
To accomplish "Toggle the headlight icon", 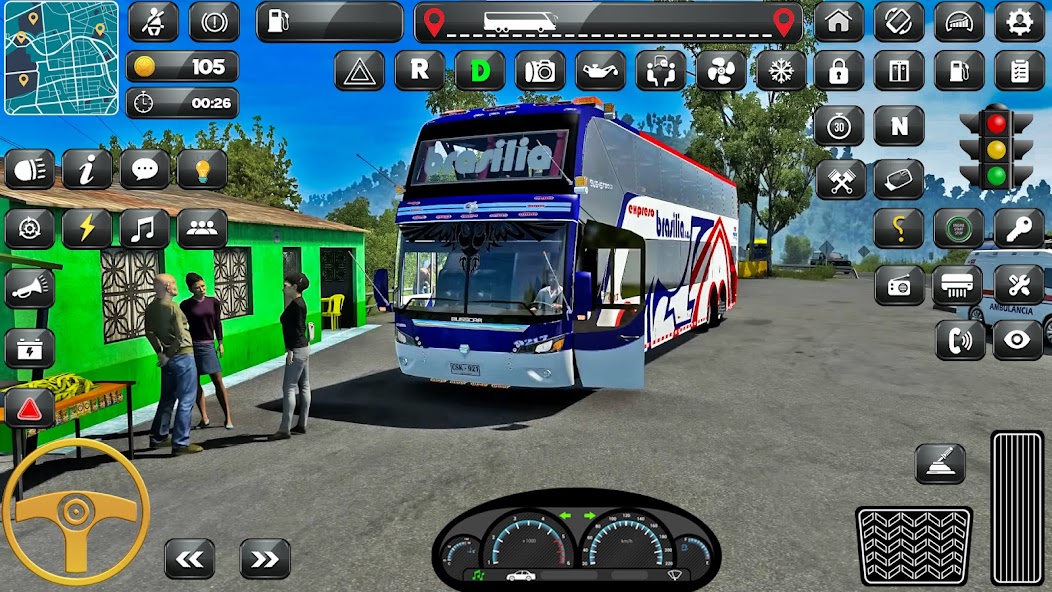I will tap(30, 169).
